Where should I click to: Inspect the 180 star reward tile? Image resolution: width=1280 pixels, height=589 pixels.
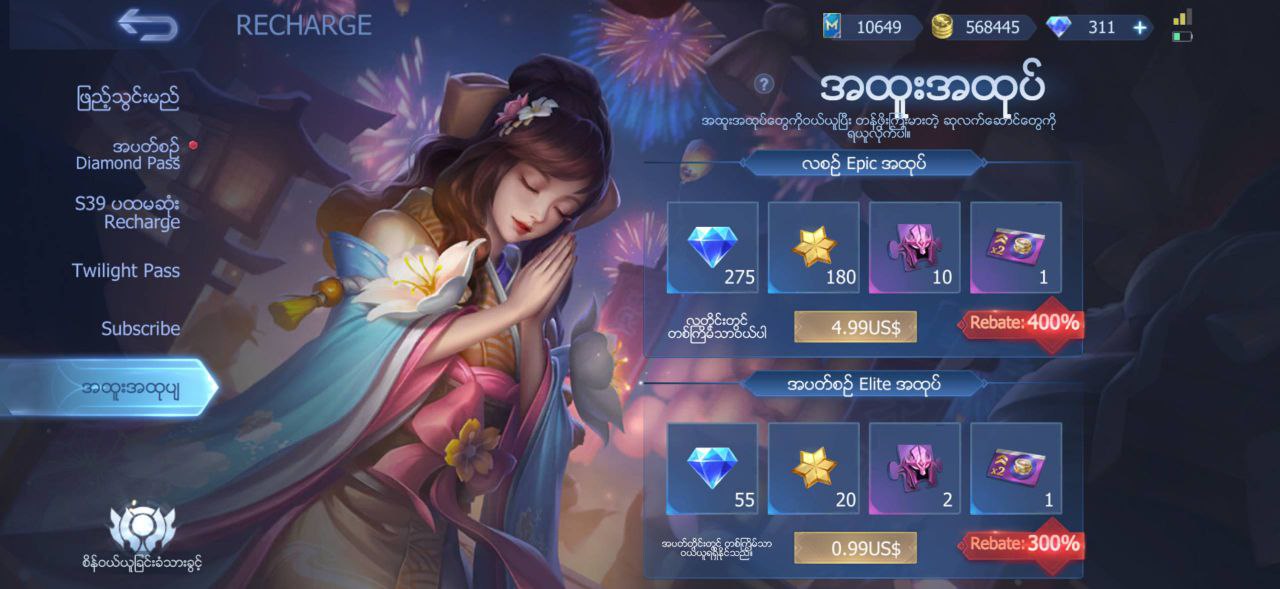pos(814,248)
